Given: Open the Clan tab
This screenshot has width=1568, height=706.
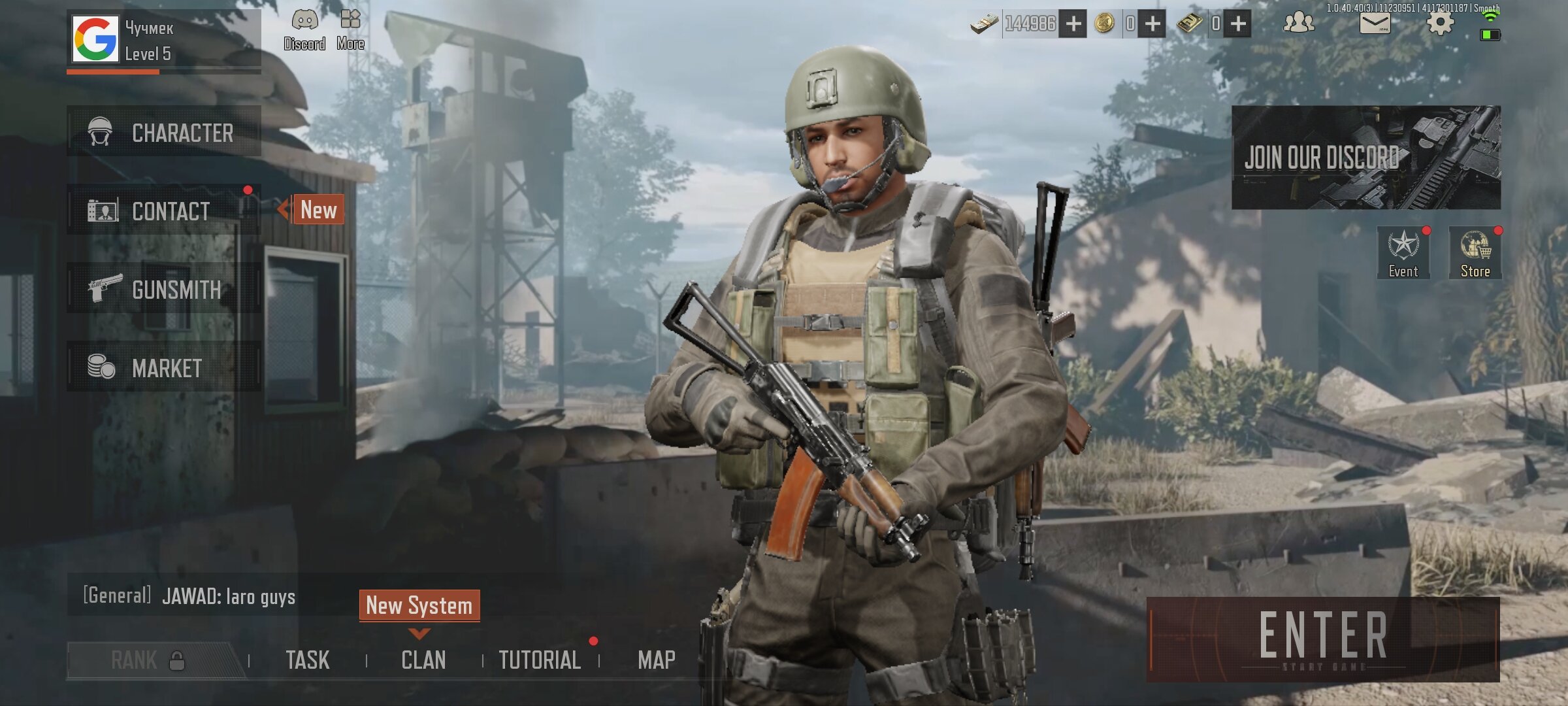Looking at the screenshot, I should coord(423,660).
